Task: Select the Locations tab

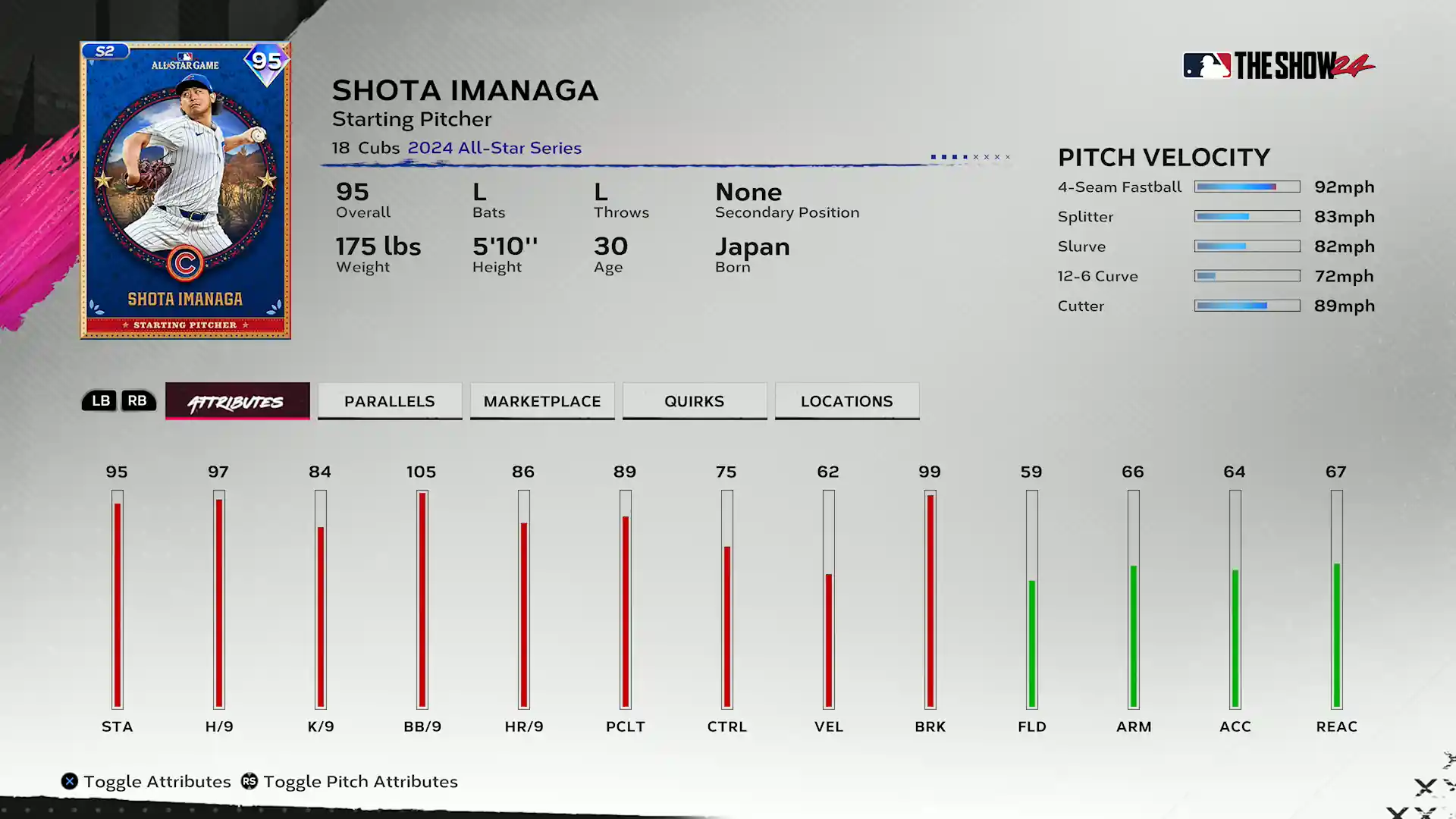Action: click(847, 401)
